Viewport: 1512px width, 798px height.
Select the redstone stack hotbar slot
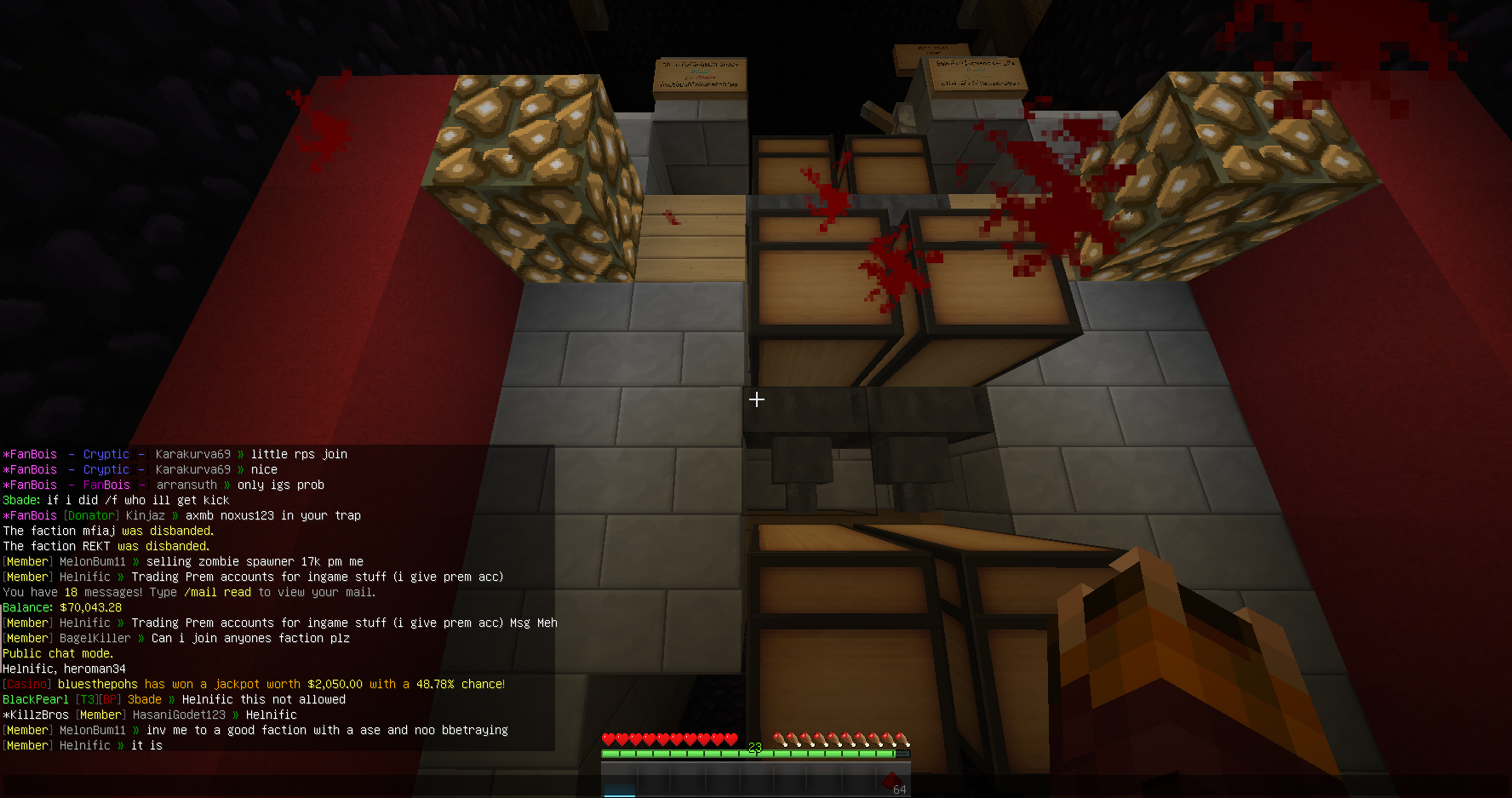[x=892, y=781]
